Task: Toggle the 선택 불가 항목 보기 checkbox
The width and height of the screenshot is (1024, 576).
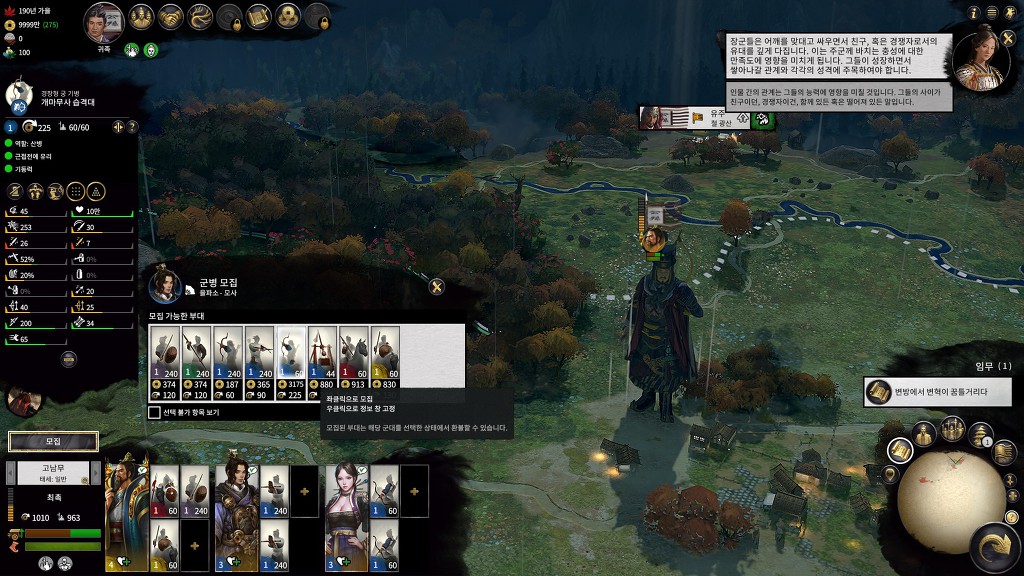Action: click(154, 412)
